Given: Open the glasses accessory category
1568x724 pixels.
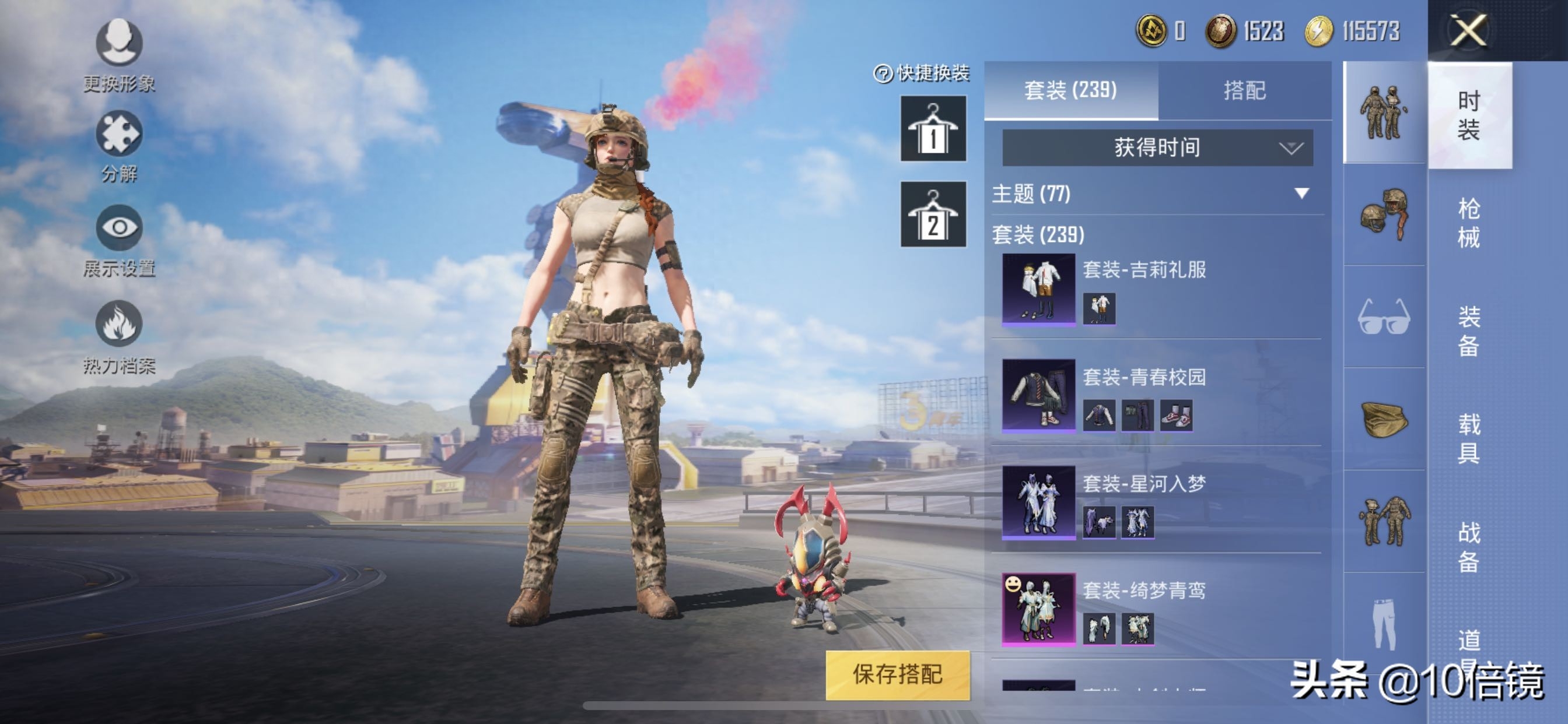Looking at the screenshot, I should coord(1384,317).
